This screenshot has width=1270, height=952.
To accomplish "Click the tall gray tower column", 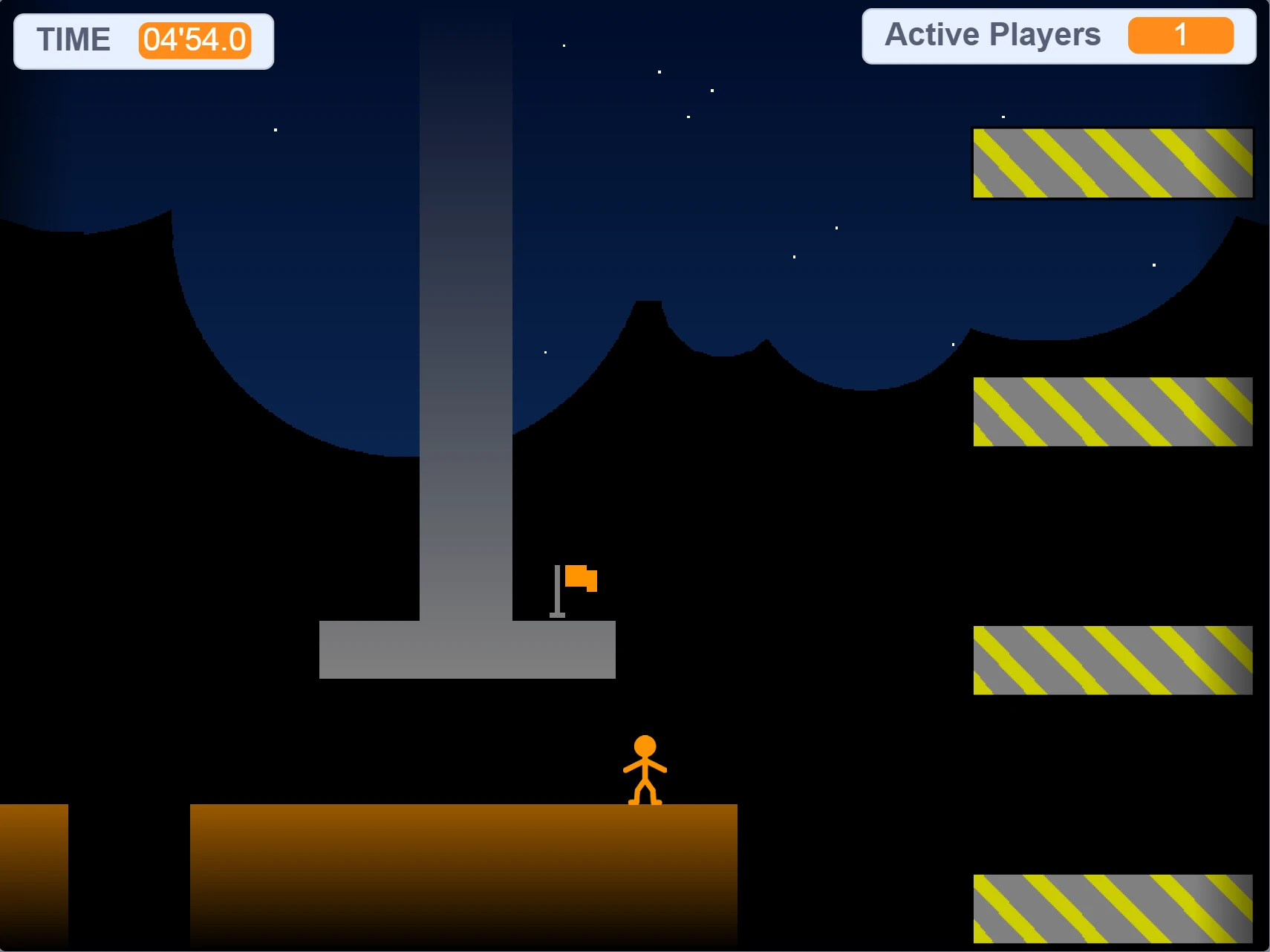I will [466, 334].
